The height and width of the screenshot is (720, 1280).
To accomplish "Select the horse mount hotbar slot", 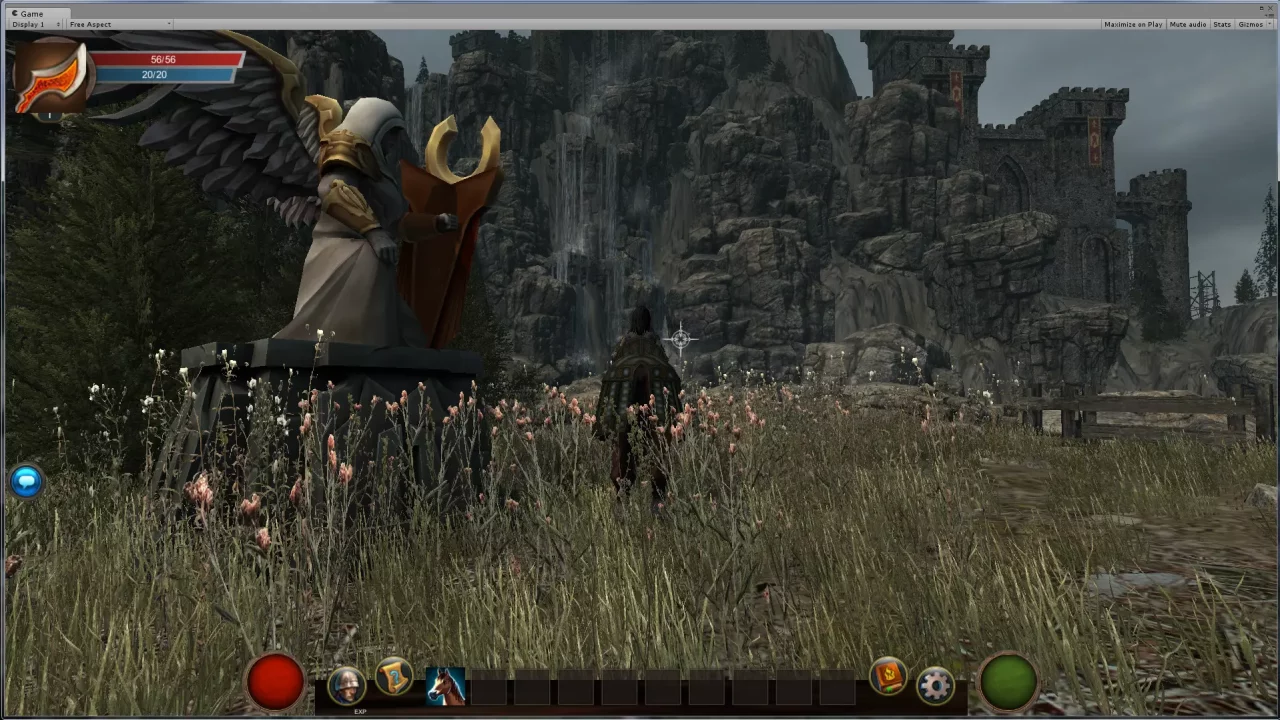I will 445,687.
